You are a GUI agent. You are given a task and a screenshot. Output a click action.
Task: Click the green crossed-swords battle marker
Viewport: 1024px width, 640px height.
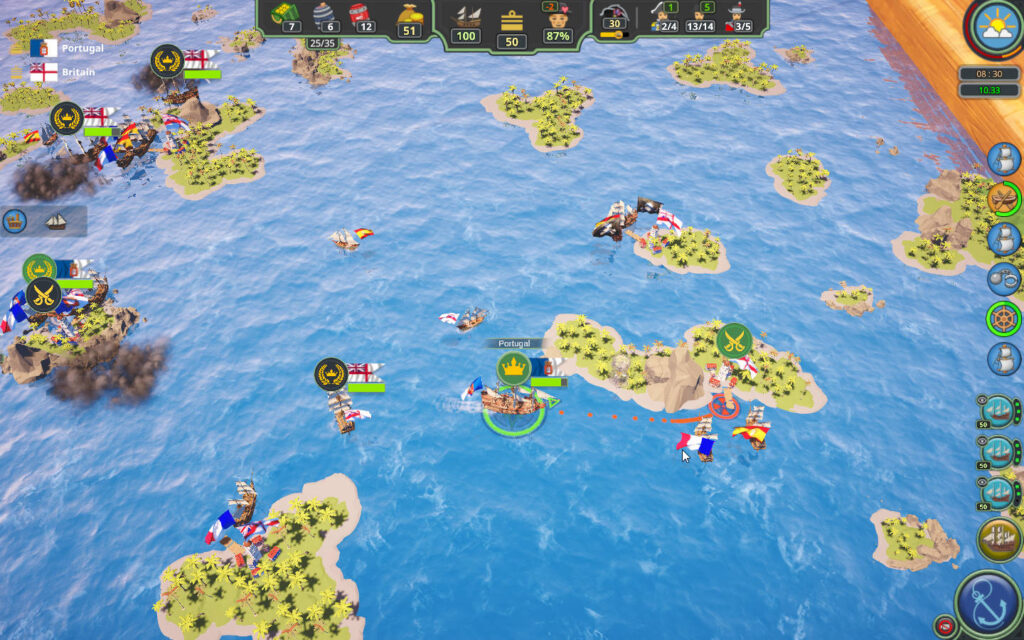click(733, 341)
